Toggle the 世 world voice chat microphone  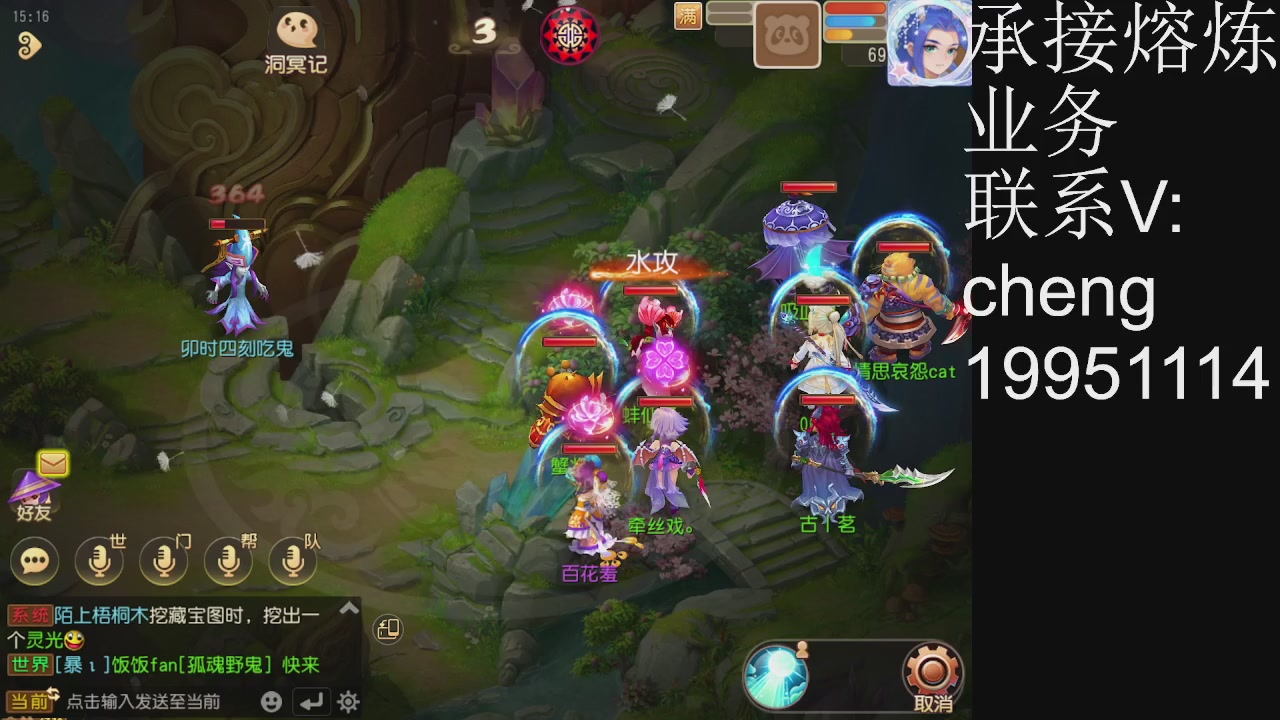pos(100,561)
